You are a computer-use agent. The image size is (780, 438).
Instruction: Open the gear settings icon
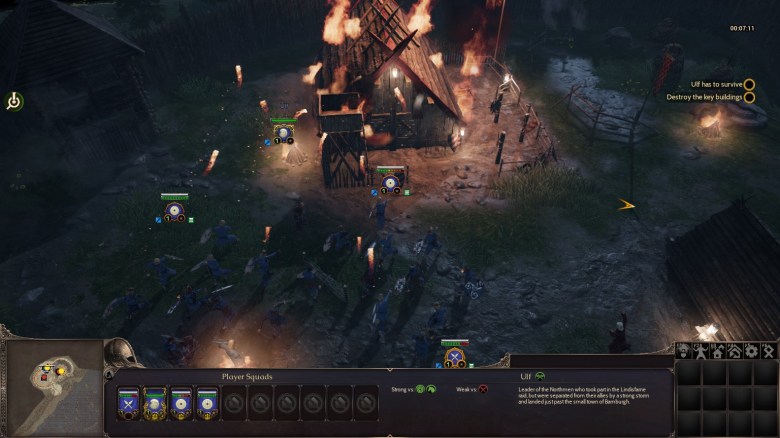coord(751,351)
